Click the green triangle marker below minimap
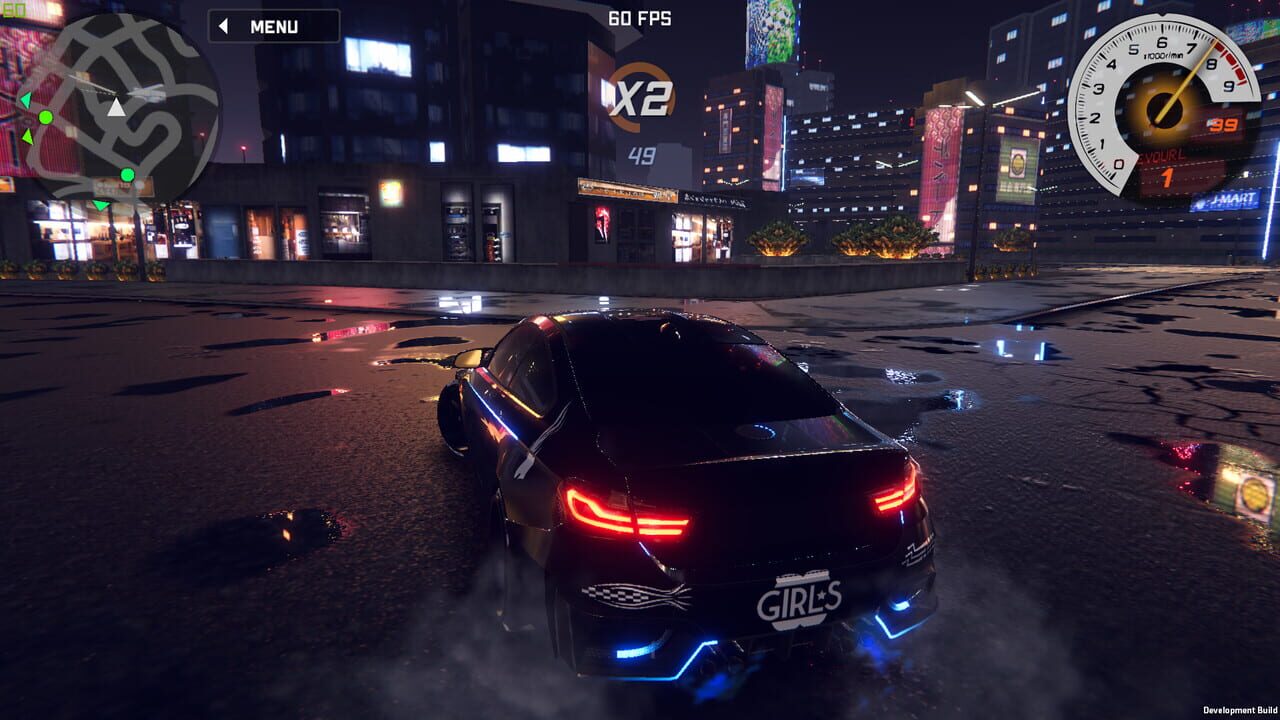Viewport: 1280px width, 720px height. click(100, 203)
